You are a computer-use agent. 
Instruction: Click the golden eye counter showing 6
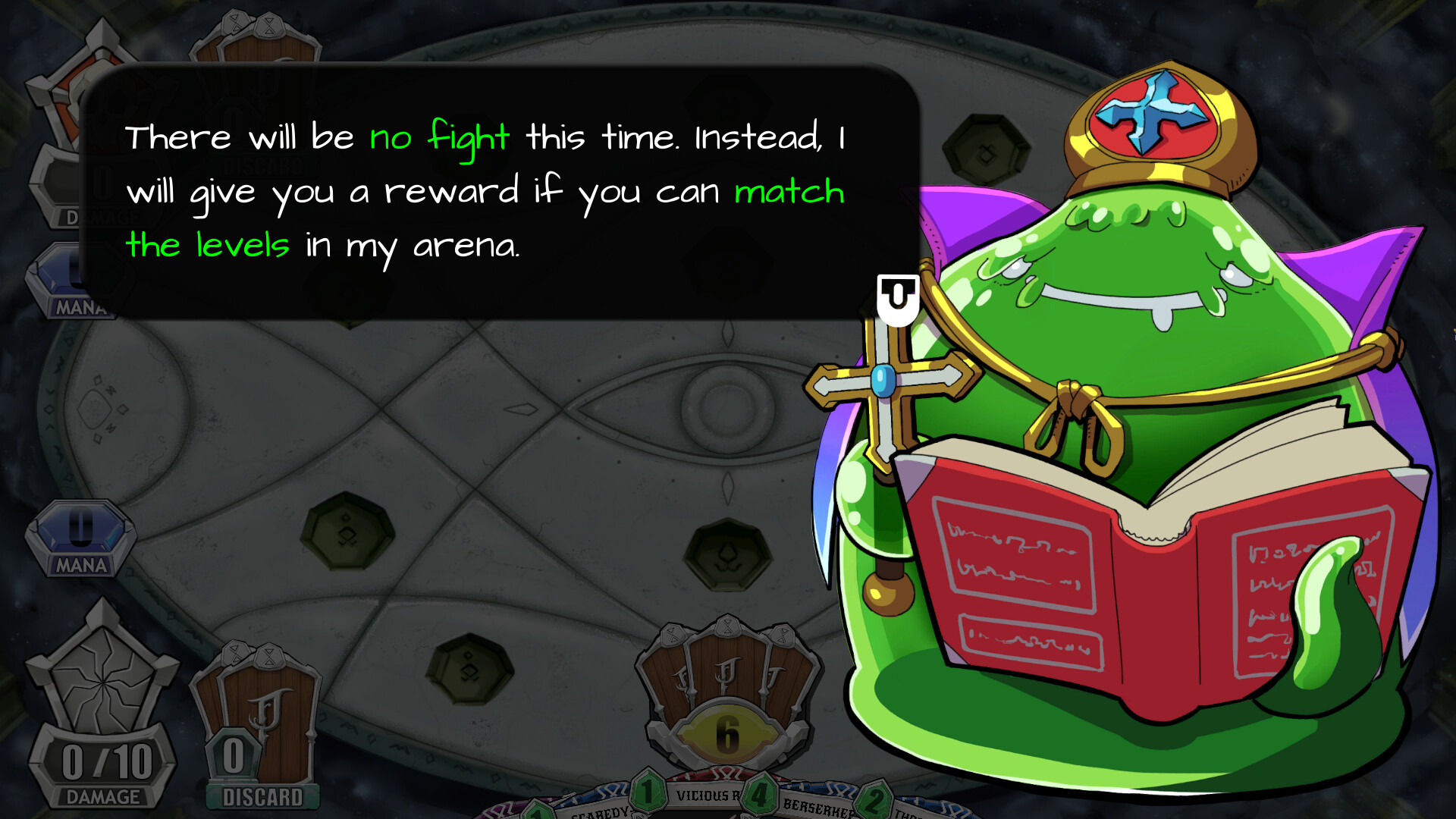click(x=726, y=733)
